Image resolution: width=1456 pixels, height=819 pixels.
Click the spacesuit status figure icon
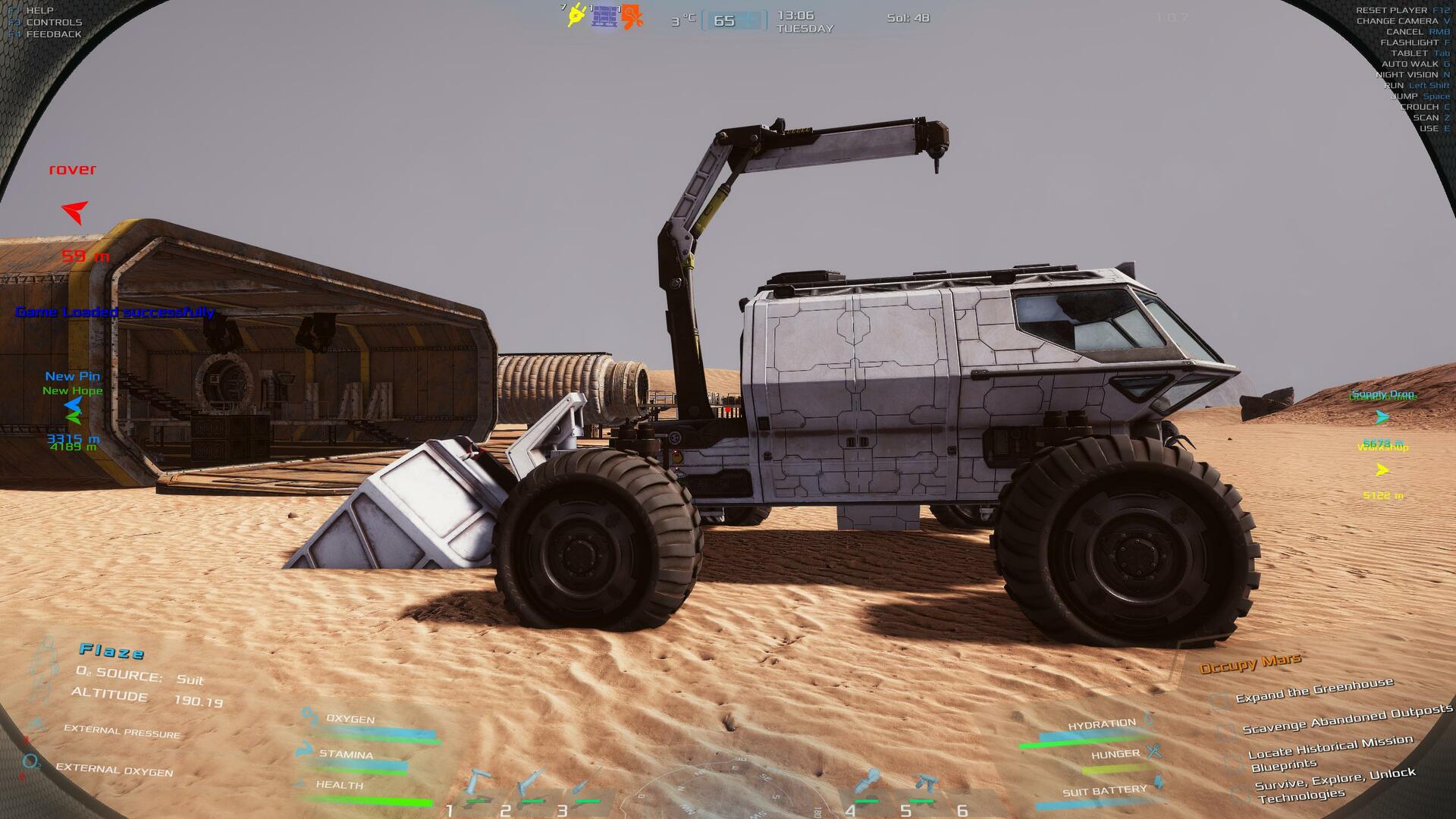point(45,669)
